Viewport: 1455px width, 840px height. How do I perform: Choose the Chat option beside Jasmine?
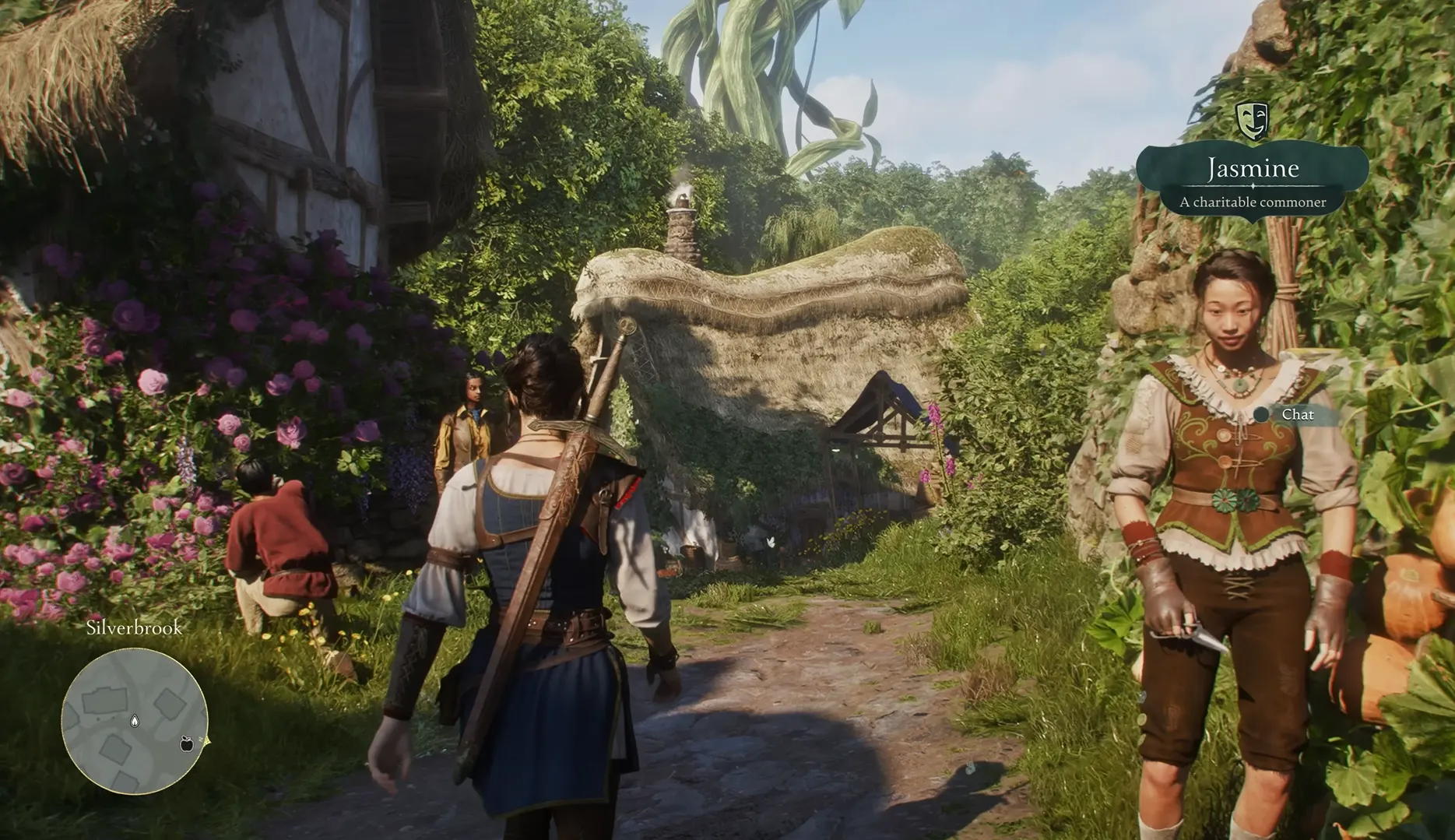pos(1296,415)
